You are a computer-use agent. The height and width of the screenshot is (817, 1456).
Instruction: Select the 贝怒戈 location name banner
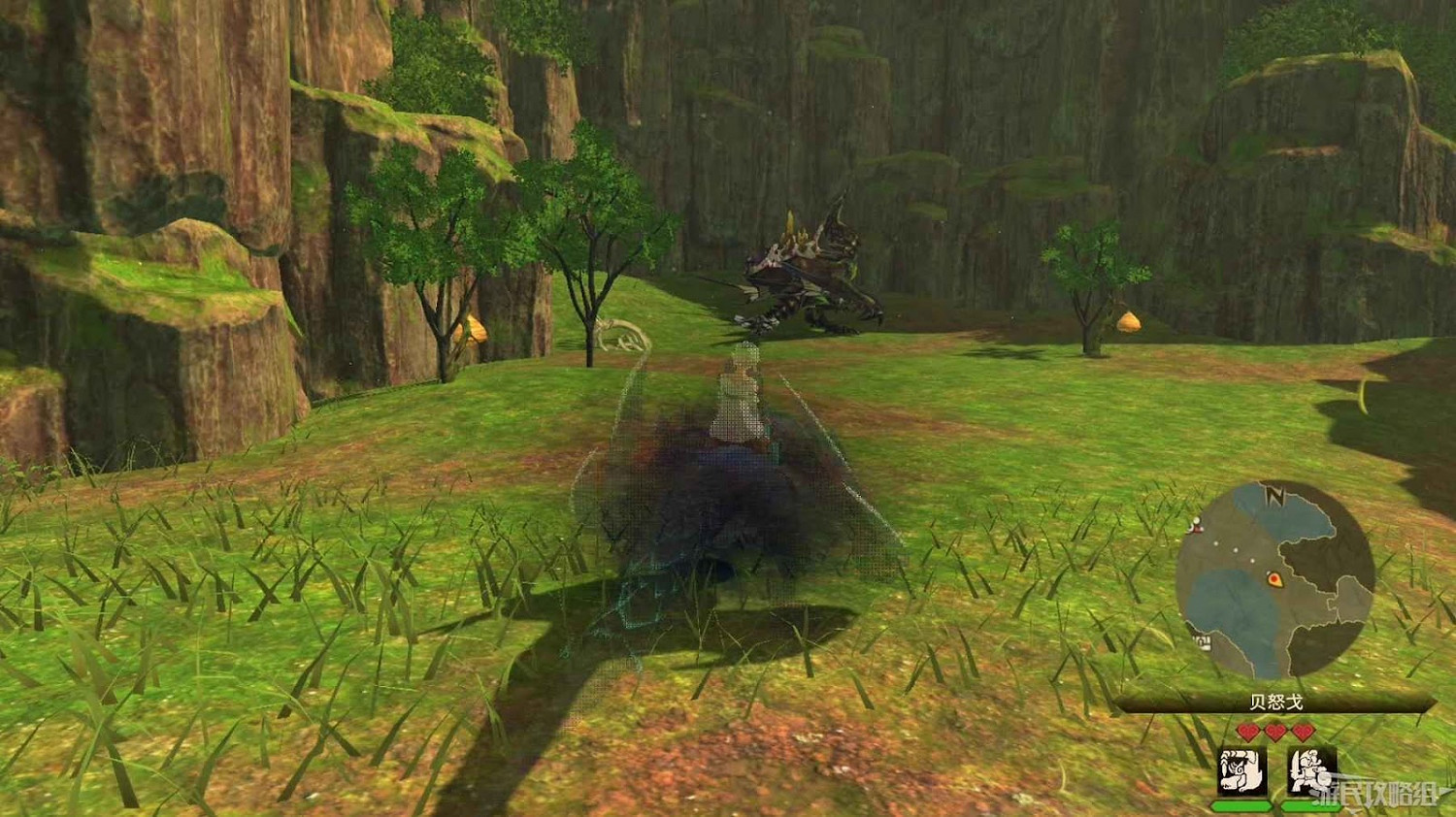pyautogui.click(x=1275, y=701)
